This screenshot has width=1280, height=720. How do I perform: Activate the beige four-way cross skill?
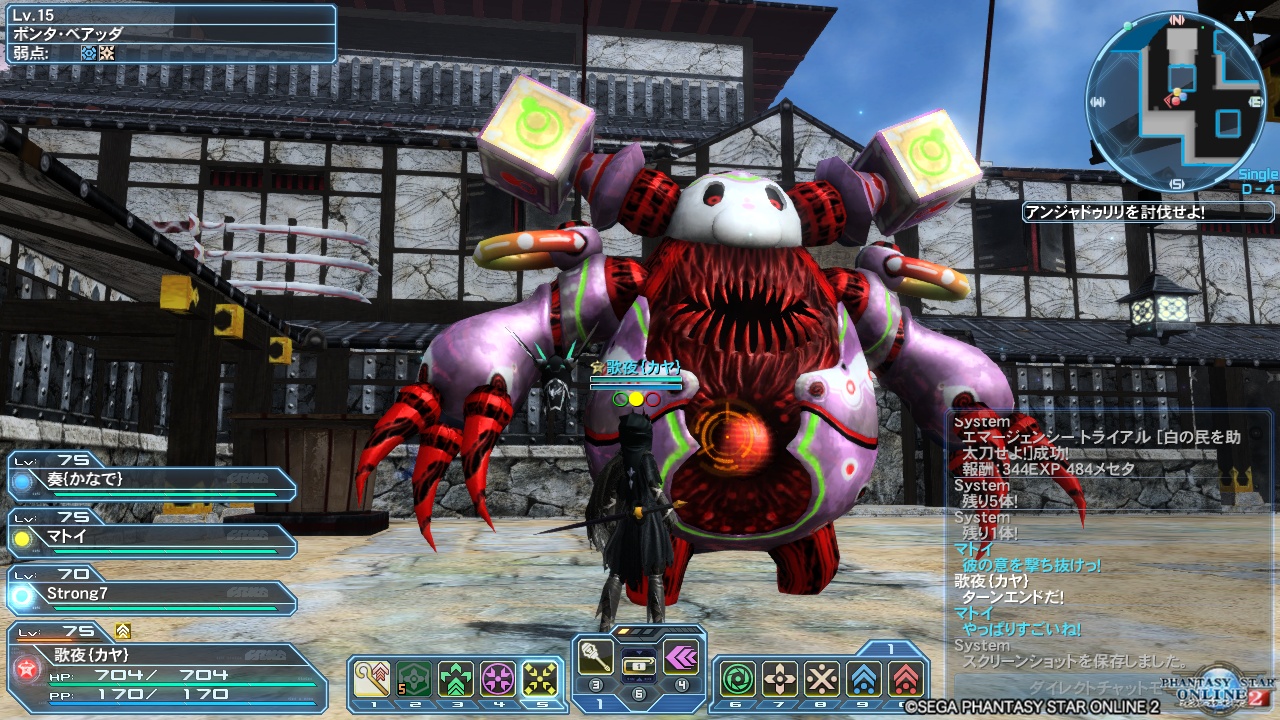[780, 679]
